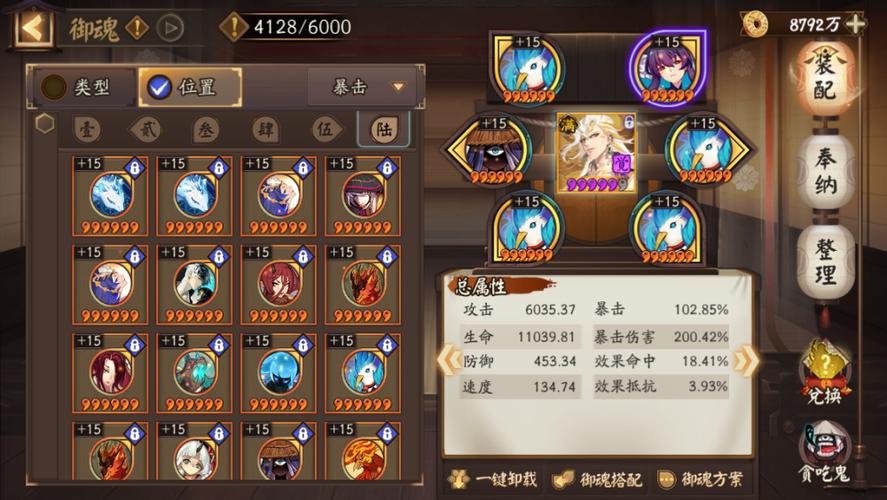Screen dimensions: 887x500
Task: Open 御魂搭配 soul pairing
Action: (598, 479)
